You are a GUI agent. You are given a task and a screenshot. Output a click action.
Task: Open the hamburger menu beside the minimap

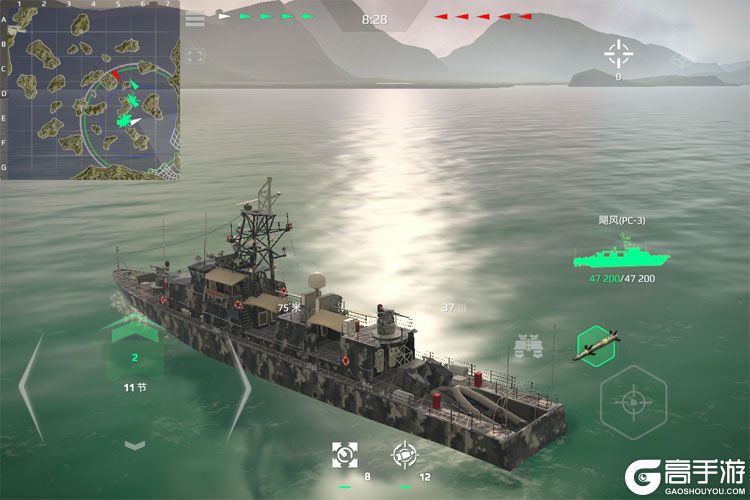195,20
